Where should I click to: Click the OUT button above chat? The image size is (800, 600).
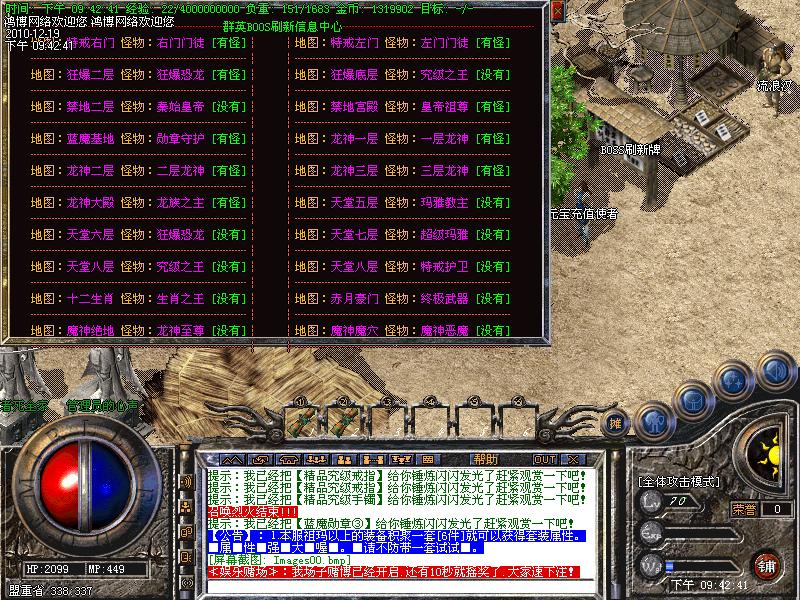[x=545, y=459]
